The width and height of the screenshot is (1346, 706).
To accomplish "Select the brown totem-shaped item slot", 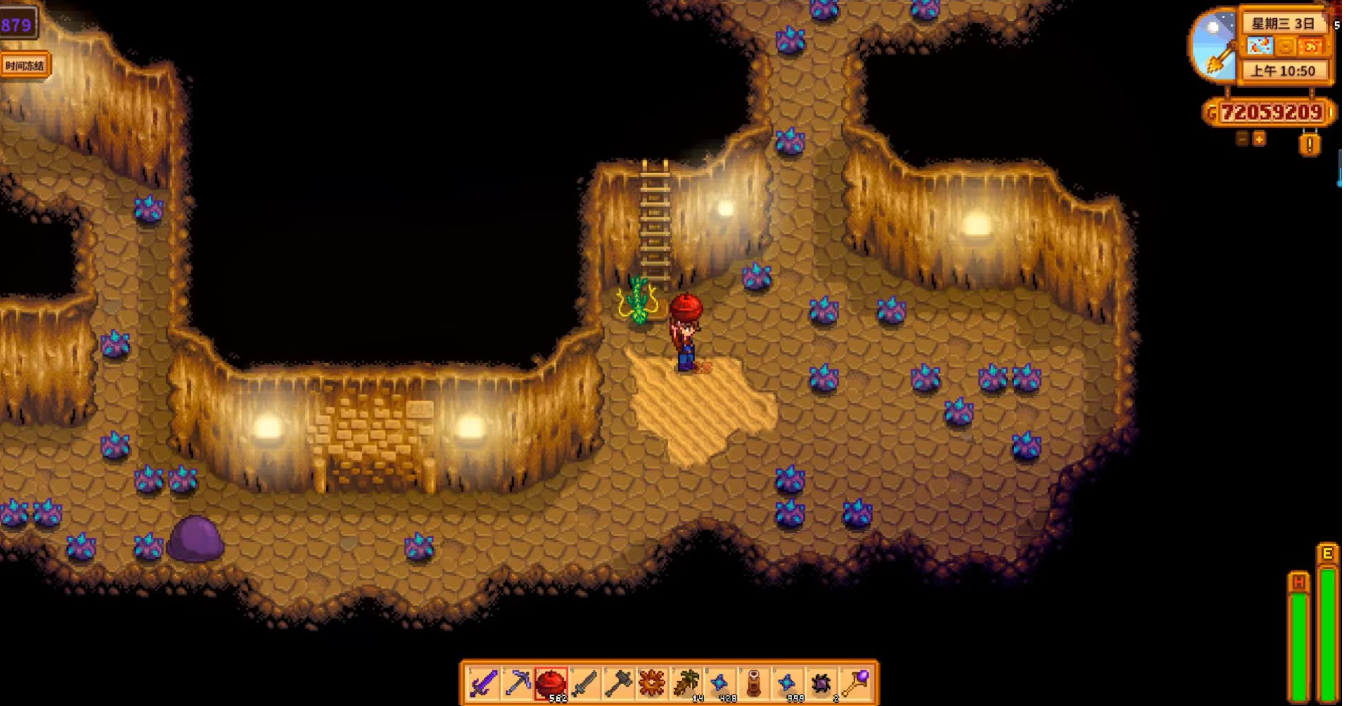I will point(754,684).
